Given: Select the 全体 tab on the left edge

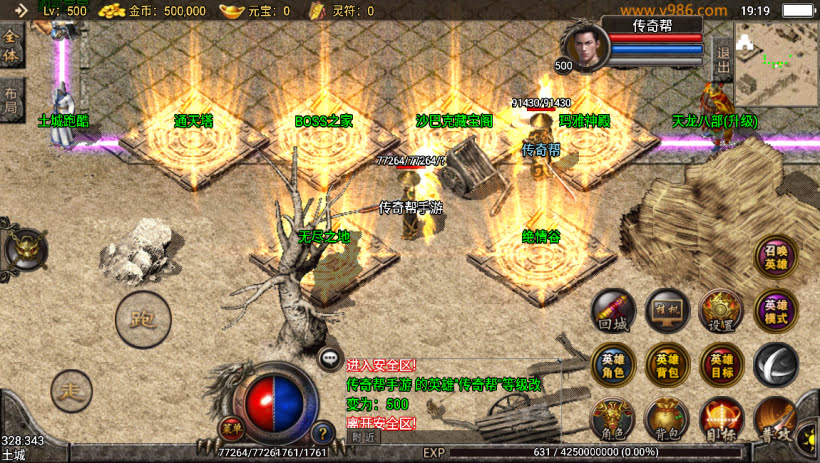Looking at the screenshot, I should (x=11, y=47).
